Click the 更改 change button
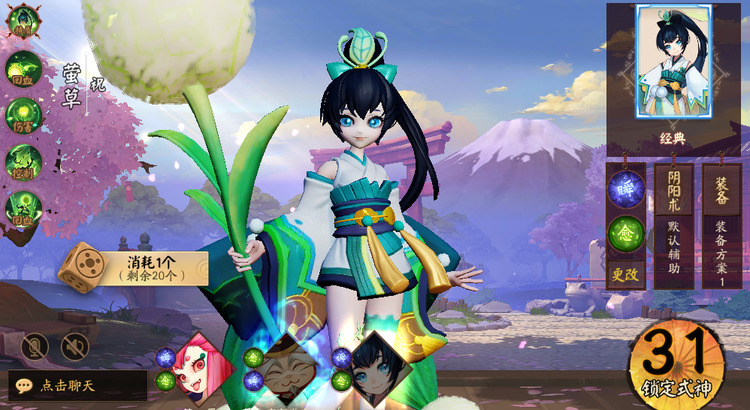 tap(625, 273)
